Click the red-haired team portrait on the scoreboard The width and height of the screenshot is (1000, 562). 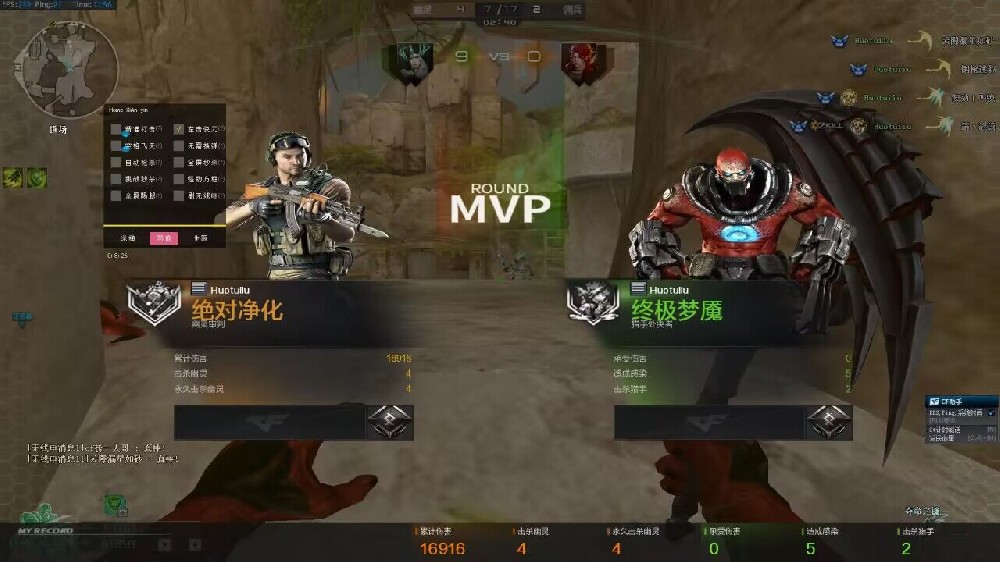pos(578,62)
